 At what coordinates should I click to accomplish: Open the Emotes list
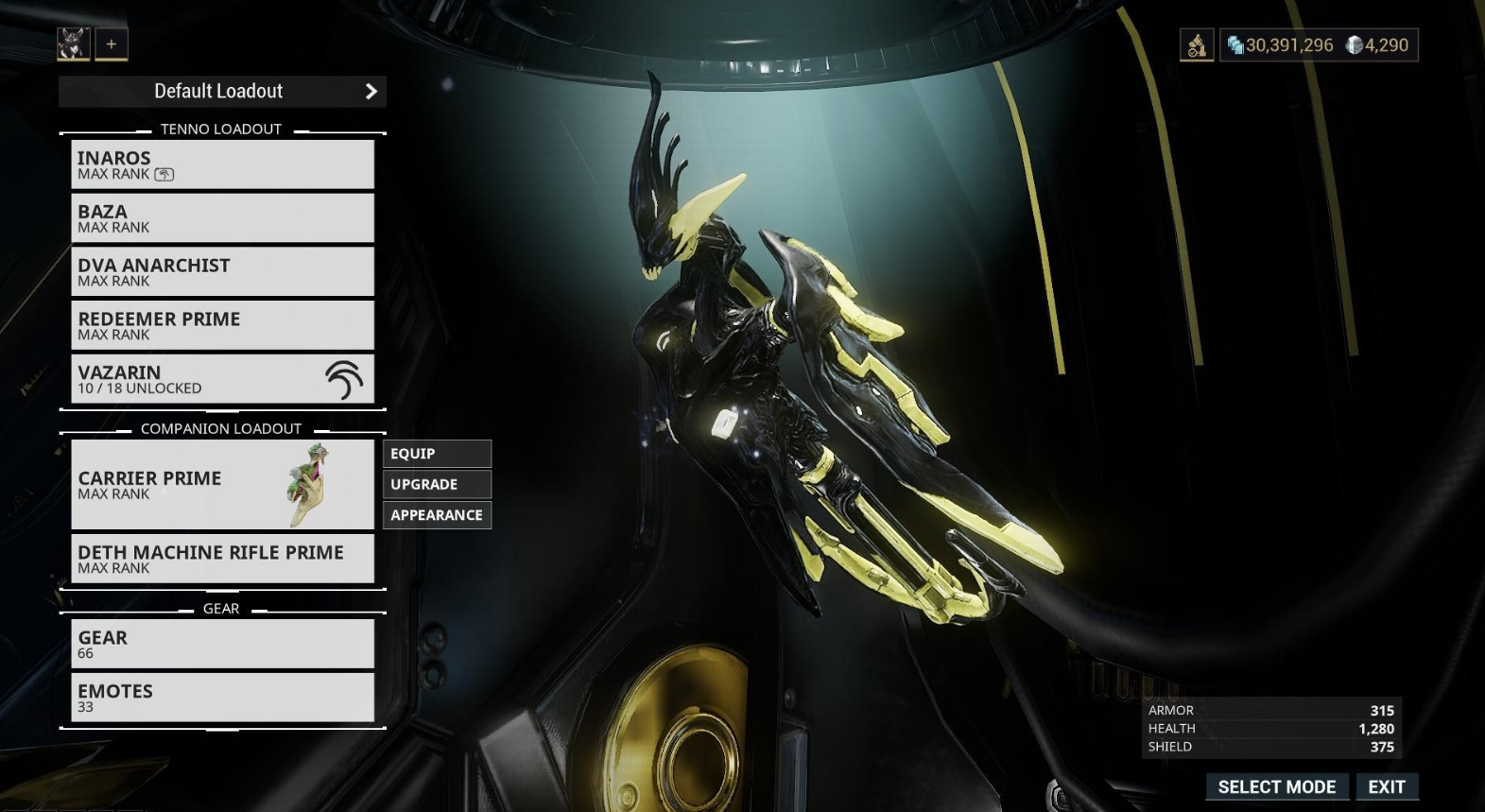[222, 698]
